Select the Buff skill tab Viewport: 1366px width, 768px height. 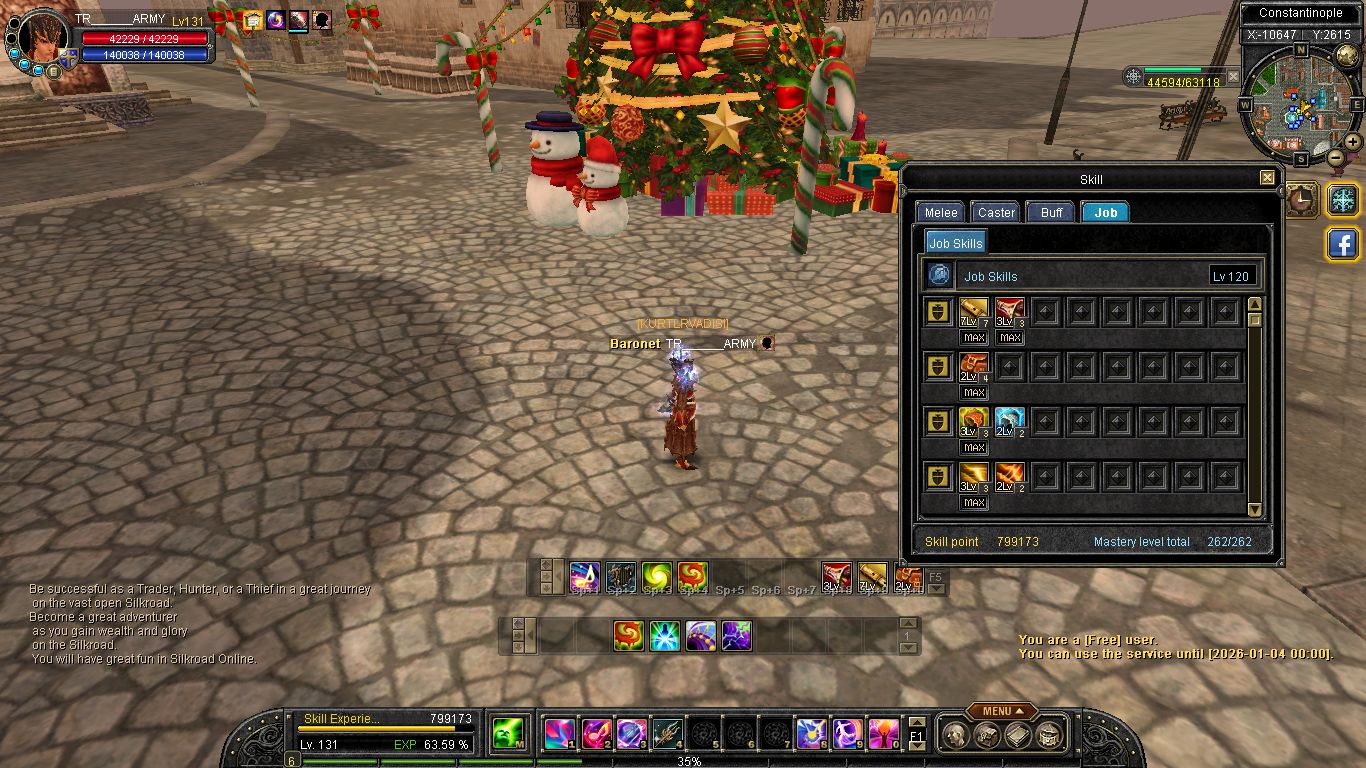pos(1051,212)
